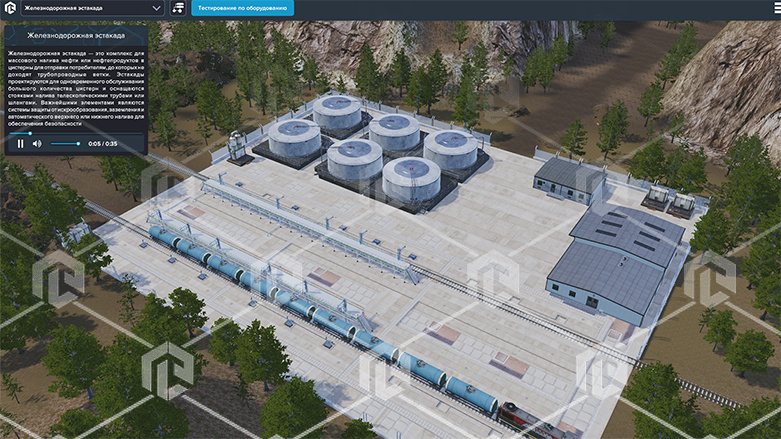Mute the narration speaker icon

pos(37,144)
